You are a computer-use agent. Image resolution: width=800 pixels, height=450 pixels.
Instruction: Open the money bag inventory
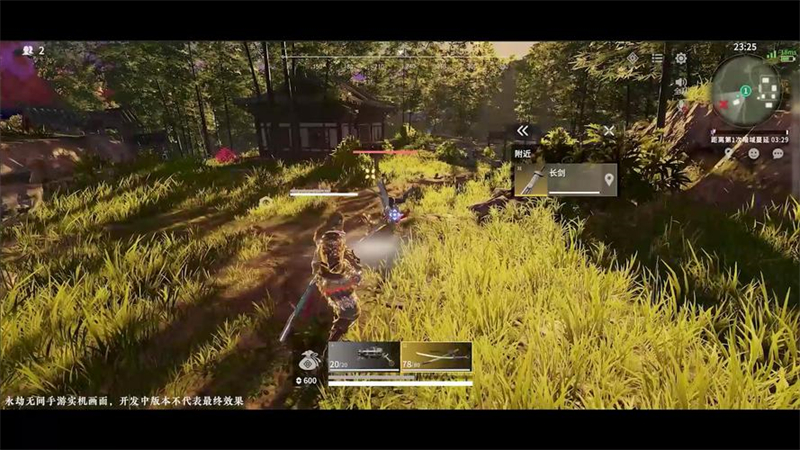308,362
